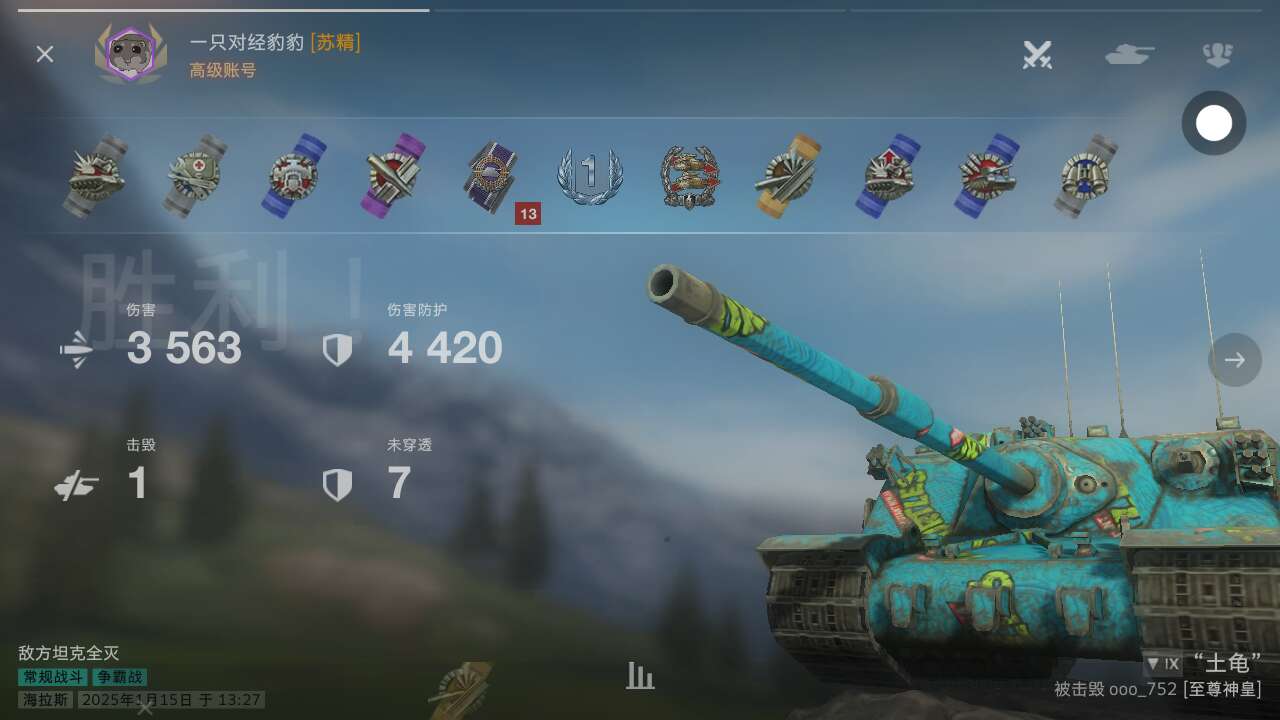Go to the next page arrow
This screenshot has height=720, width=1280.
[1234, 360]
